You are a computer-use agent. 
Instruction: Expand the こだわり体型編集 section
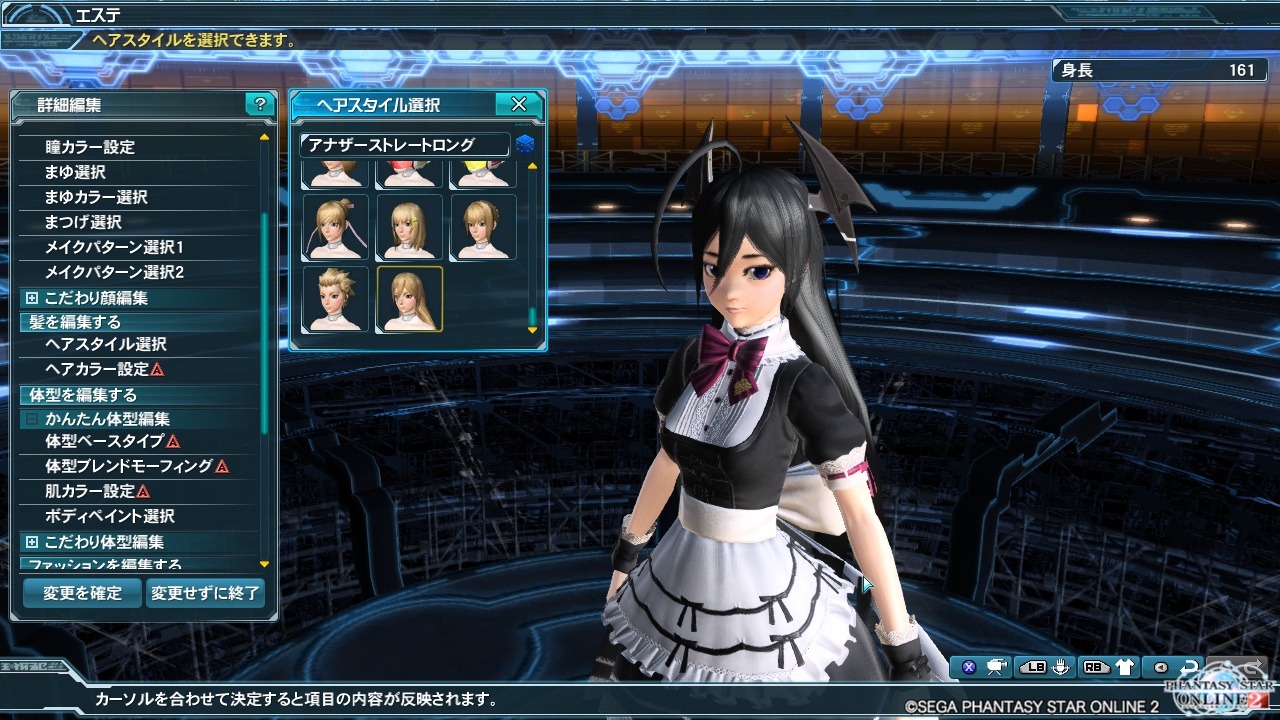[32, 542]
